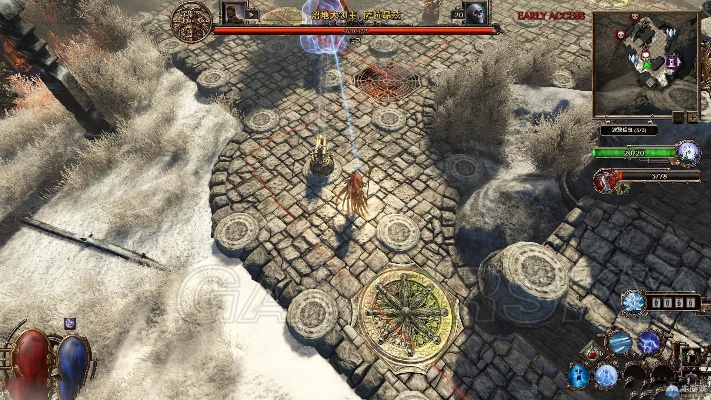Activate the icy wind streak skill

tap(621, 343)
